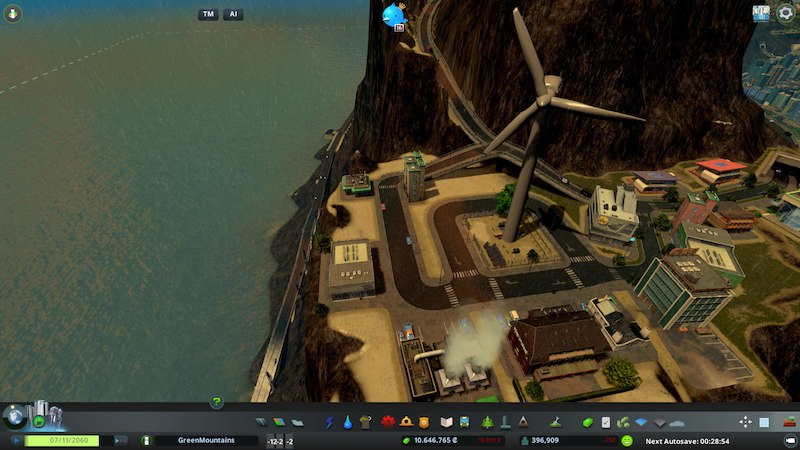800x450 pixels.
Task: Open the police badge menu
Action: (424, 422)
